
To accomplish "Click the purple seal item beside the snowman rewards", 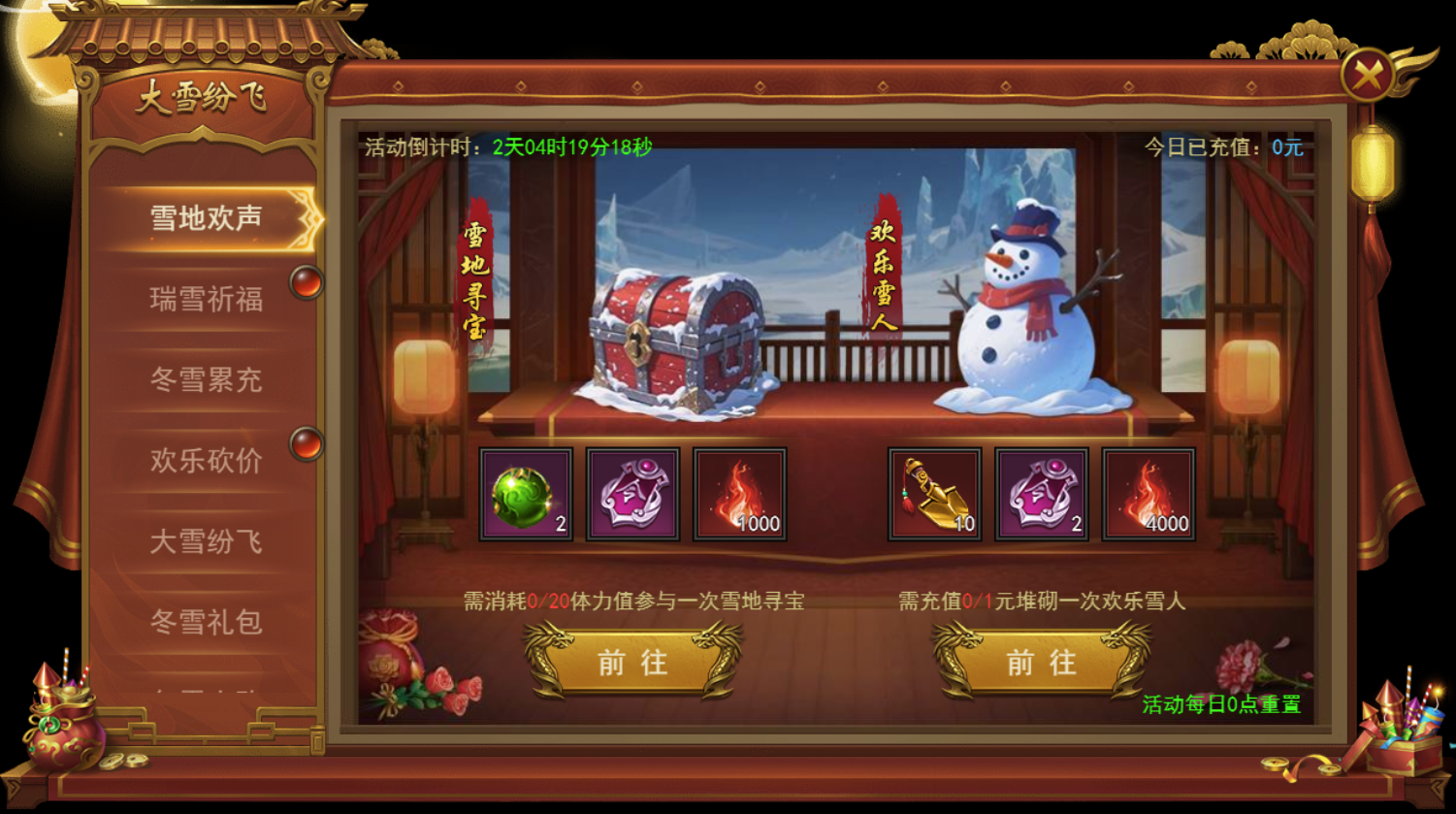I will coord(1041,495).
